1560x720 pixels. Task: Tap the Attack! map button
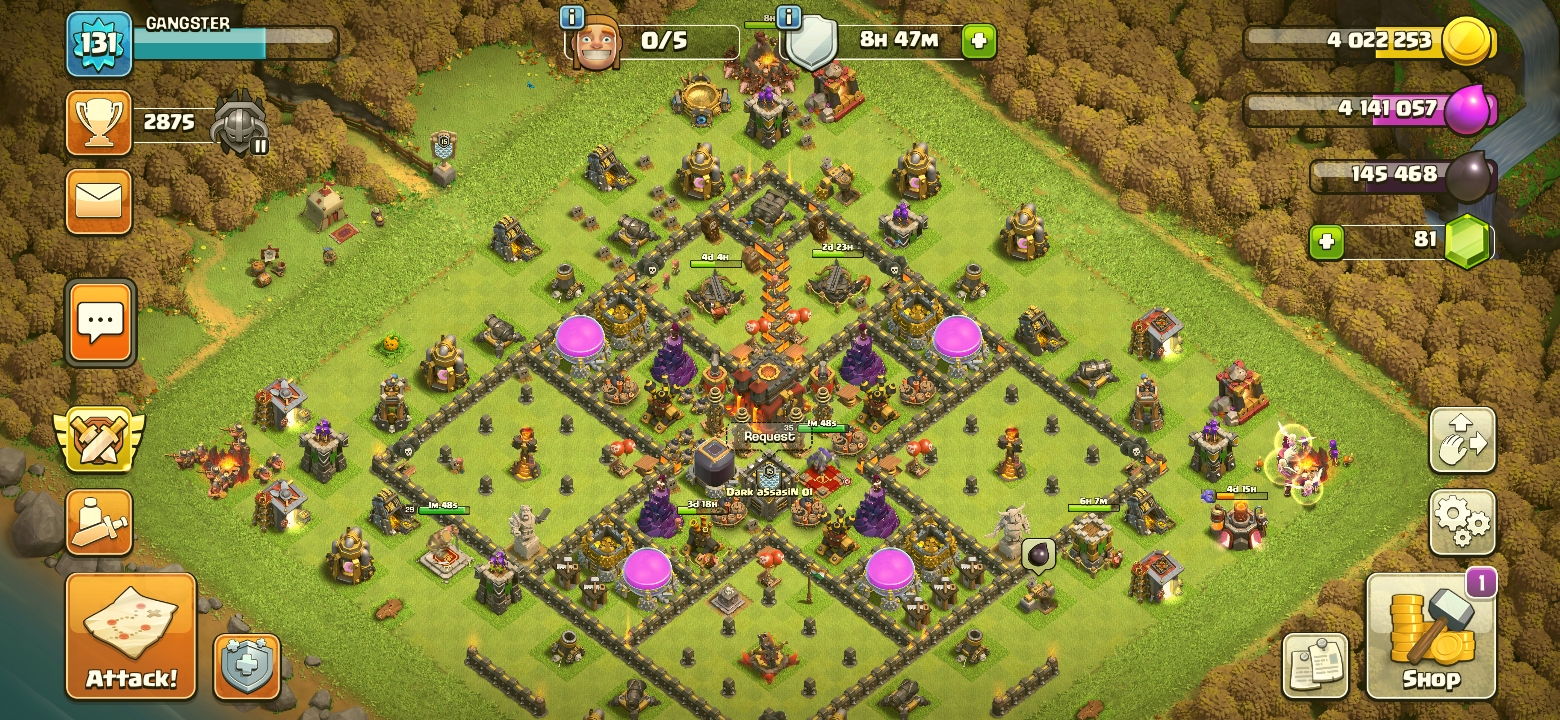[x=131, y=635]
